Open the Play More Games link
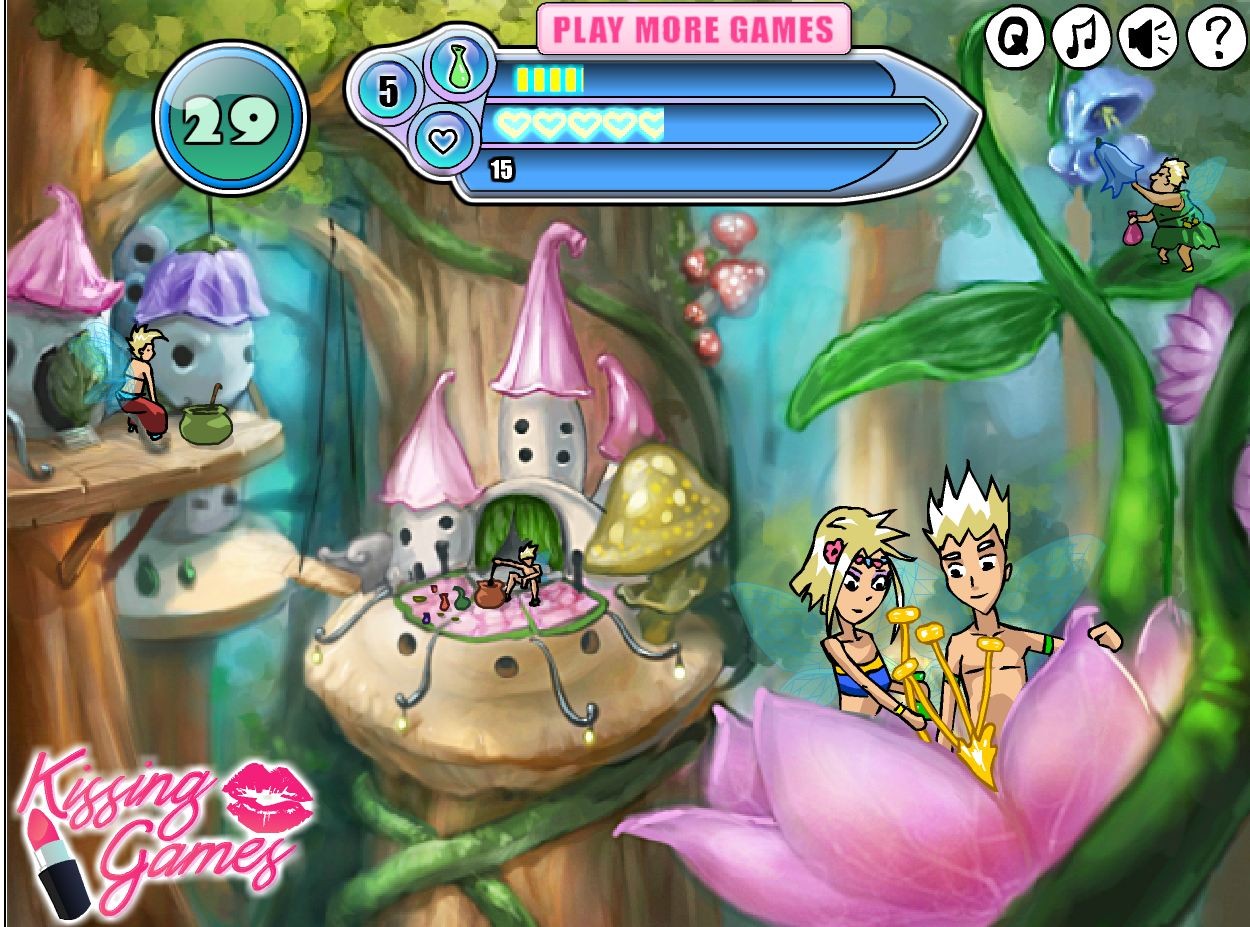1250x927 pixels. 693,29
